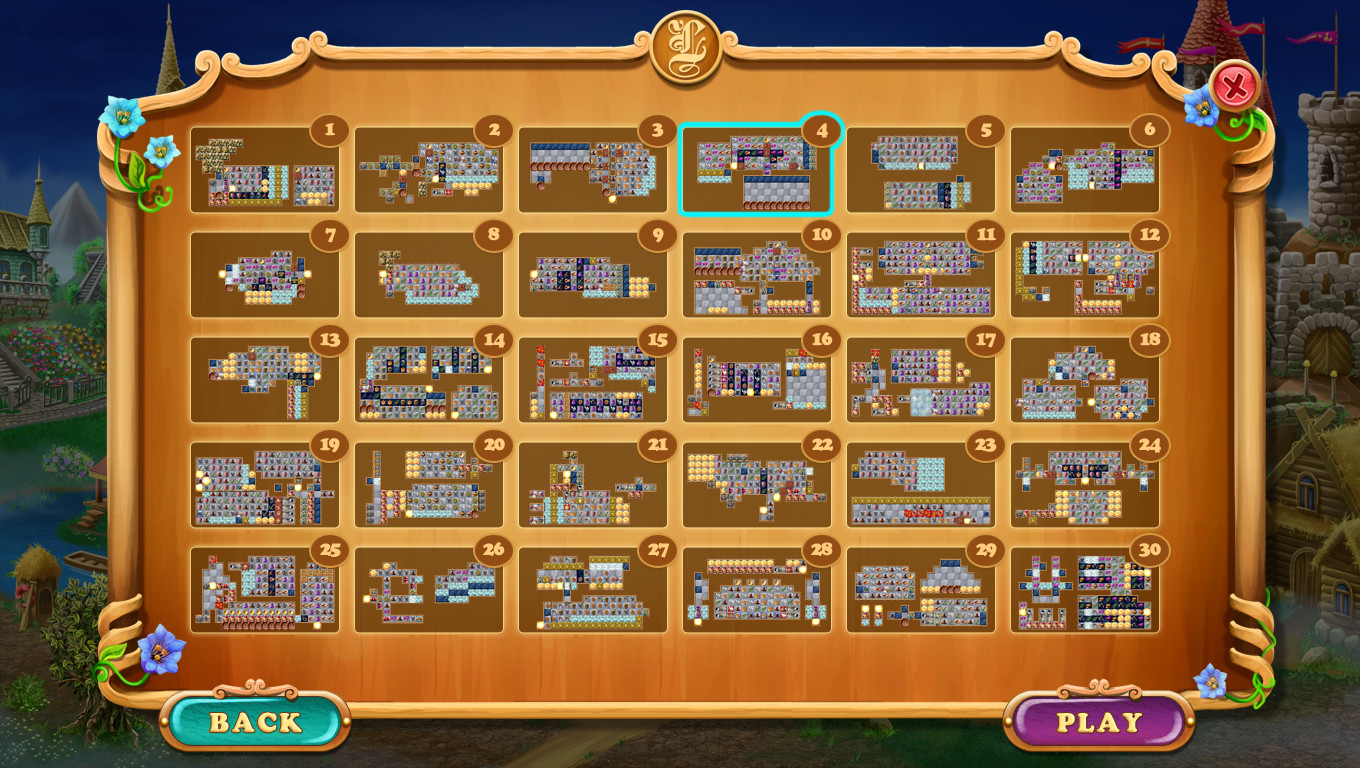Open level 15 from the middle row
This screenshot has height=768, width=1360.
click(x=593, y=381)
